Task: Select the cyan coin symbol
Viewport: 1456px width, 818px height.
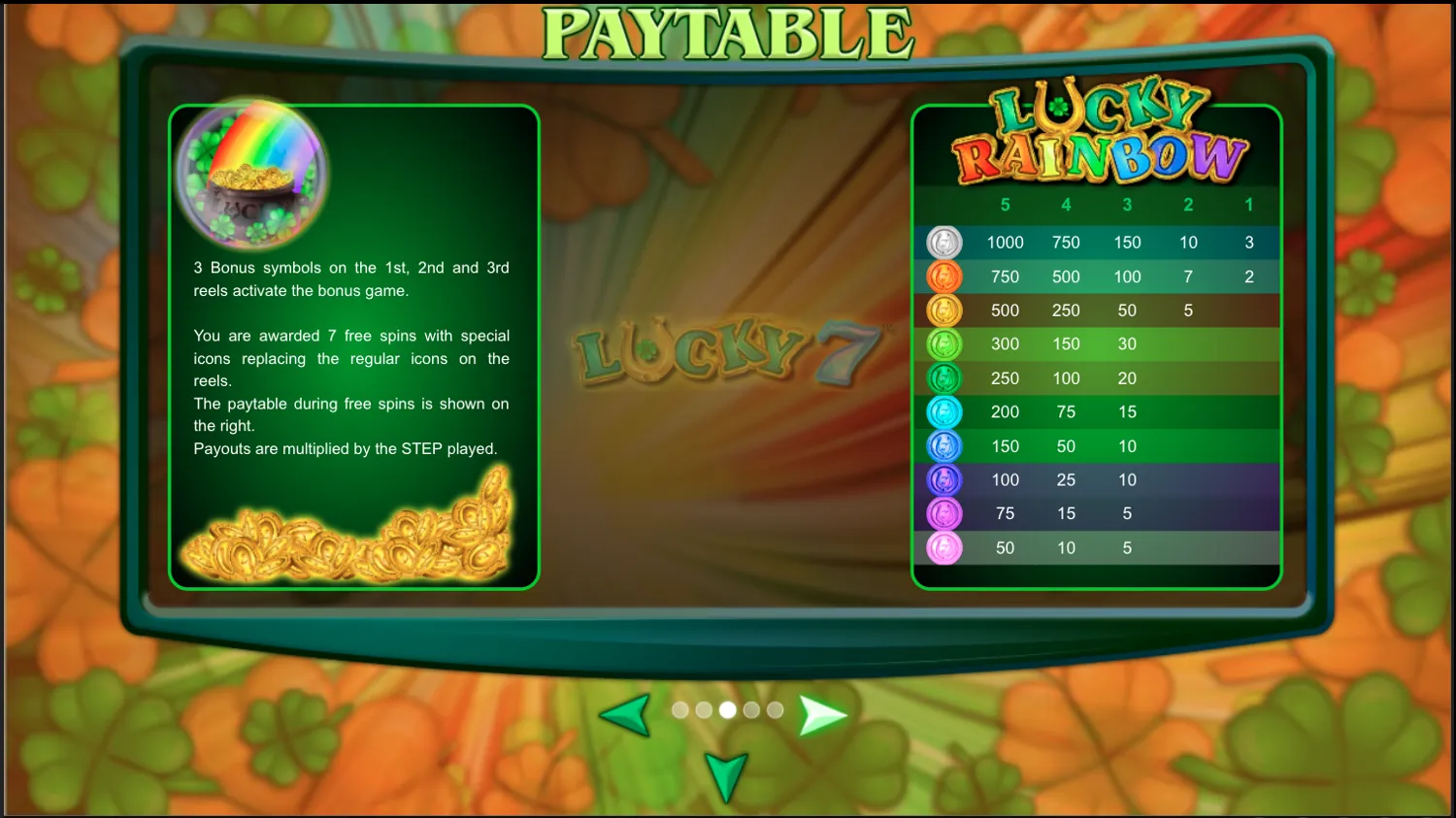Action: click(943, 411)
